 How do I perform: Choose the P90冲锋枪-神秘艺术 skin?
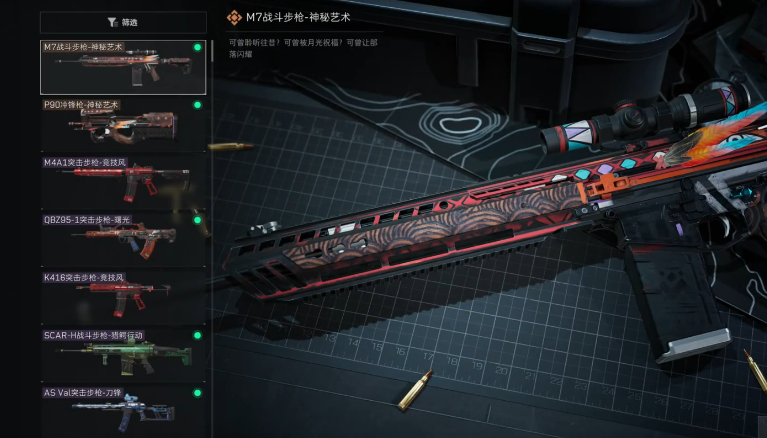(123, 124)
